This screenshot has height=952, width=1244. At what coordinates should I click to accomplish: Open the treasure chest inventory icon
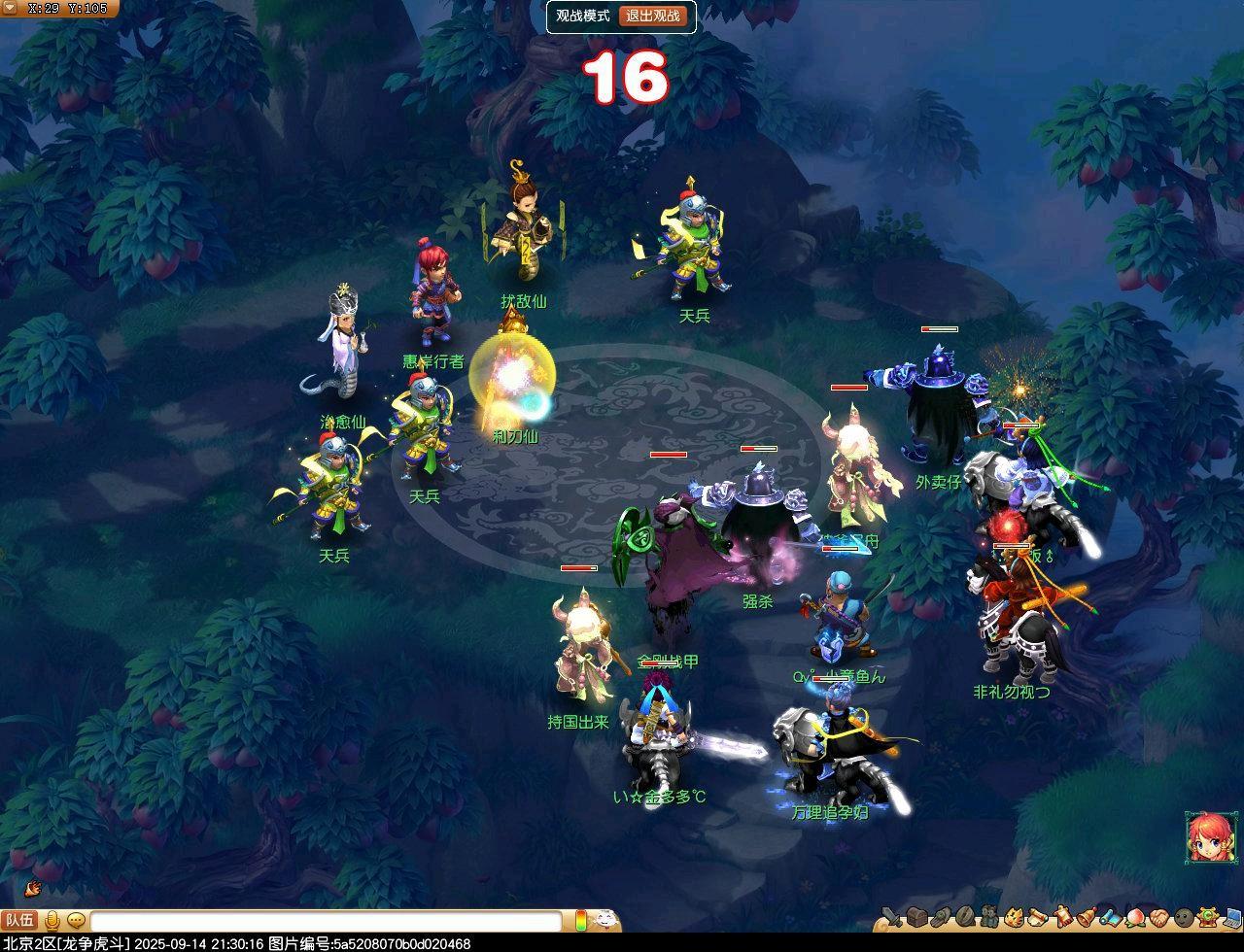(917, 917)
